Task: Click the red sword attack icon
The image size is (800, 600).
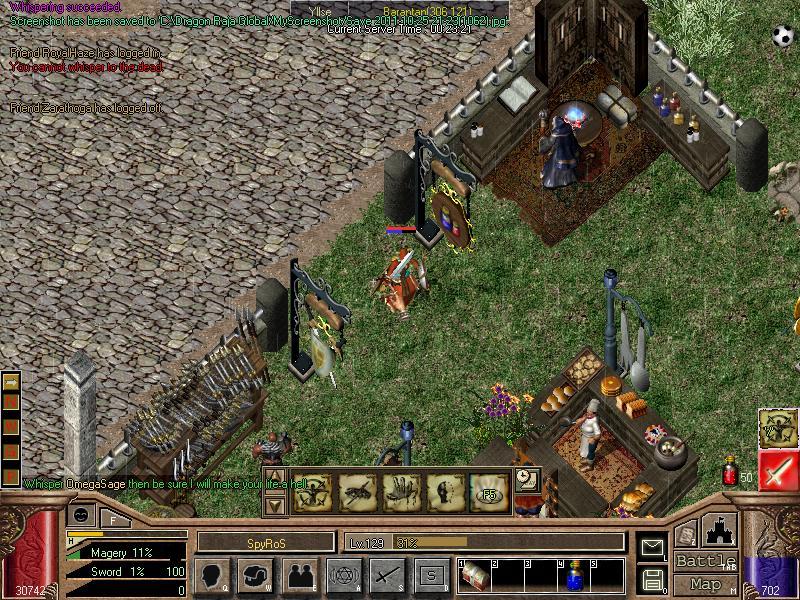Action: tap(778, 470)
